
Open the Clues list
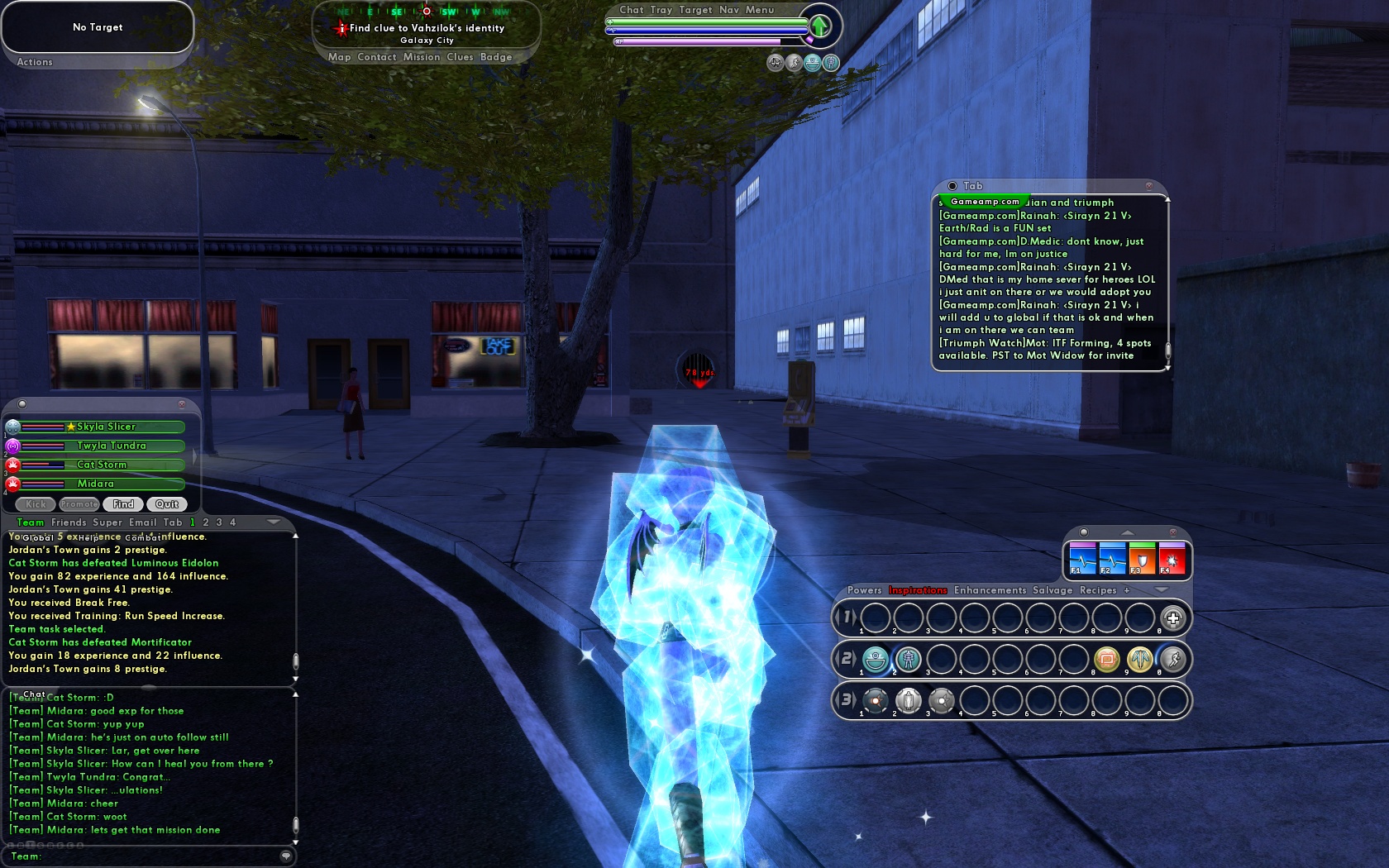click(x=460, y=57)
